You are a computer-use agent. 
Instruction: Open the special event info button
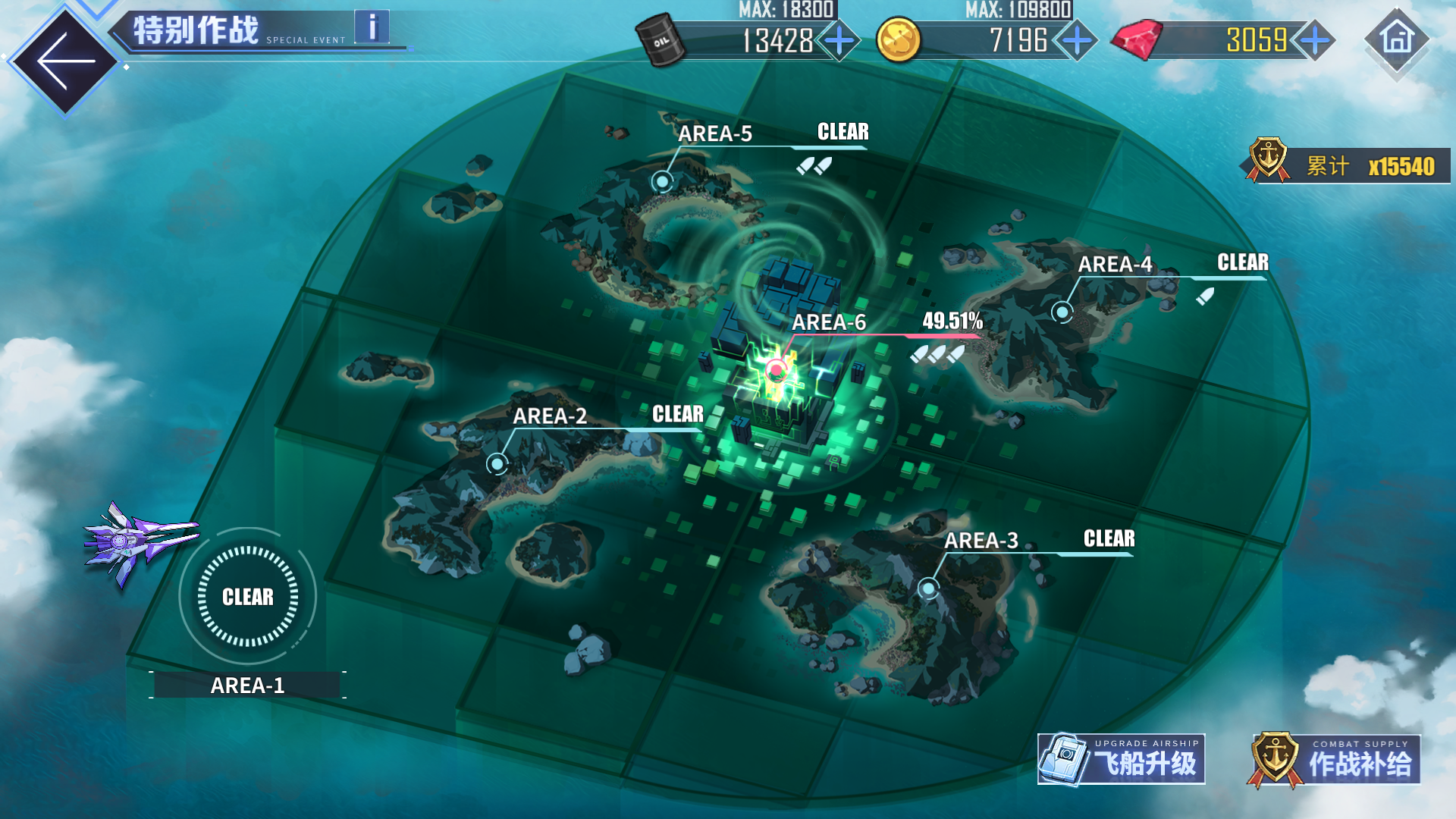pyautogui.click(x=372, y=28)
